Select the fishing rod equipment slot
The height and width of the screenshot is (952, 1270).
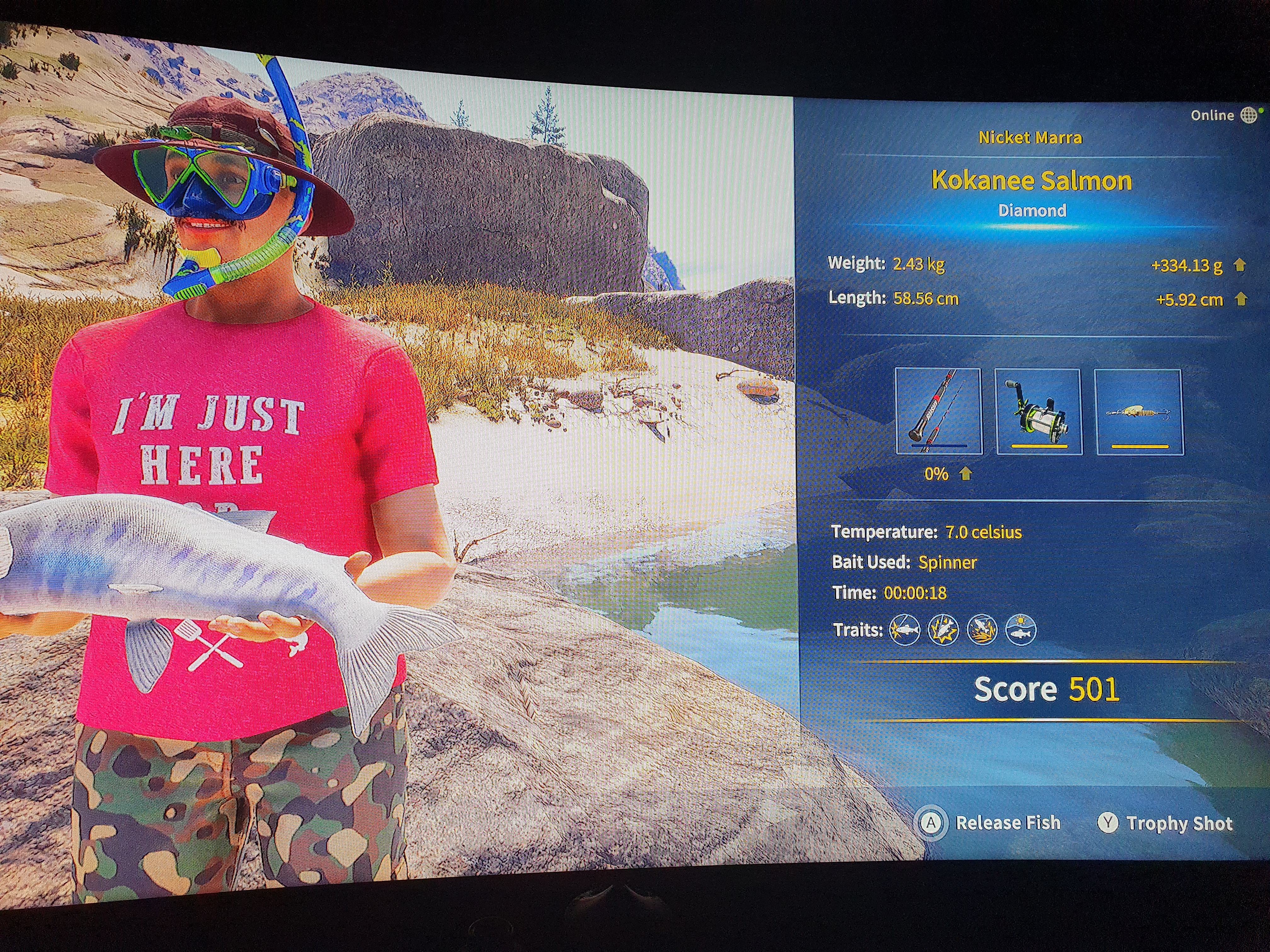click(x=938, y=411)
